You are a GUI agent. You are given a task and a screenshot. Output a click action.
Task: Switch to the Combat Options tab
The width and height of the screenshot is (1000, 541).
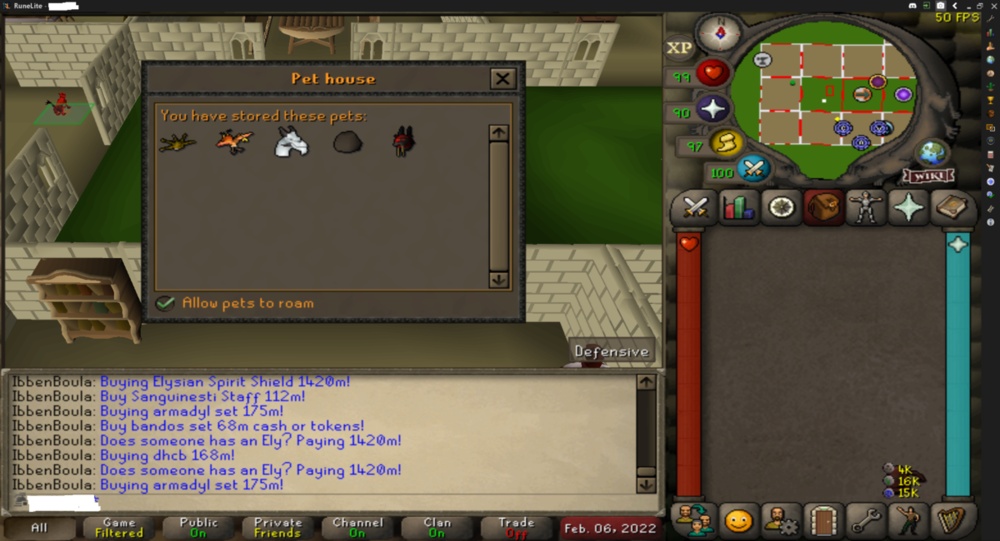point(694,208)
